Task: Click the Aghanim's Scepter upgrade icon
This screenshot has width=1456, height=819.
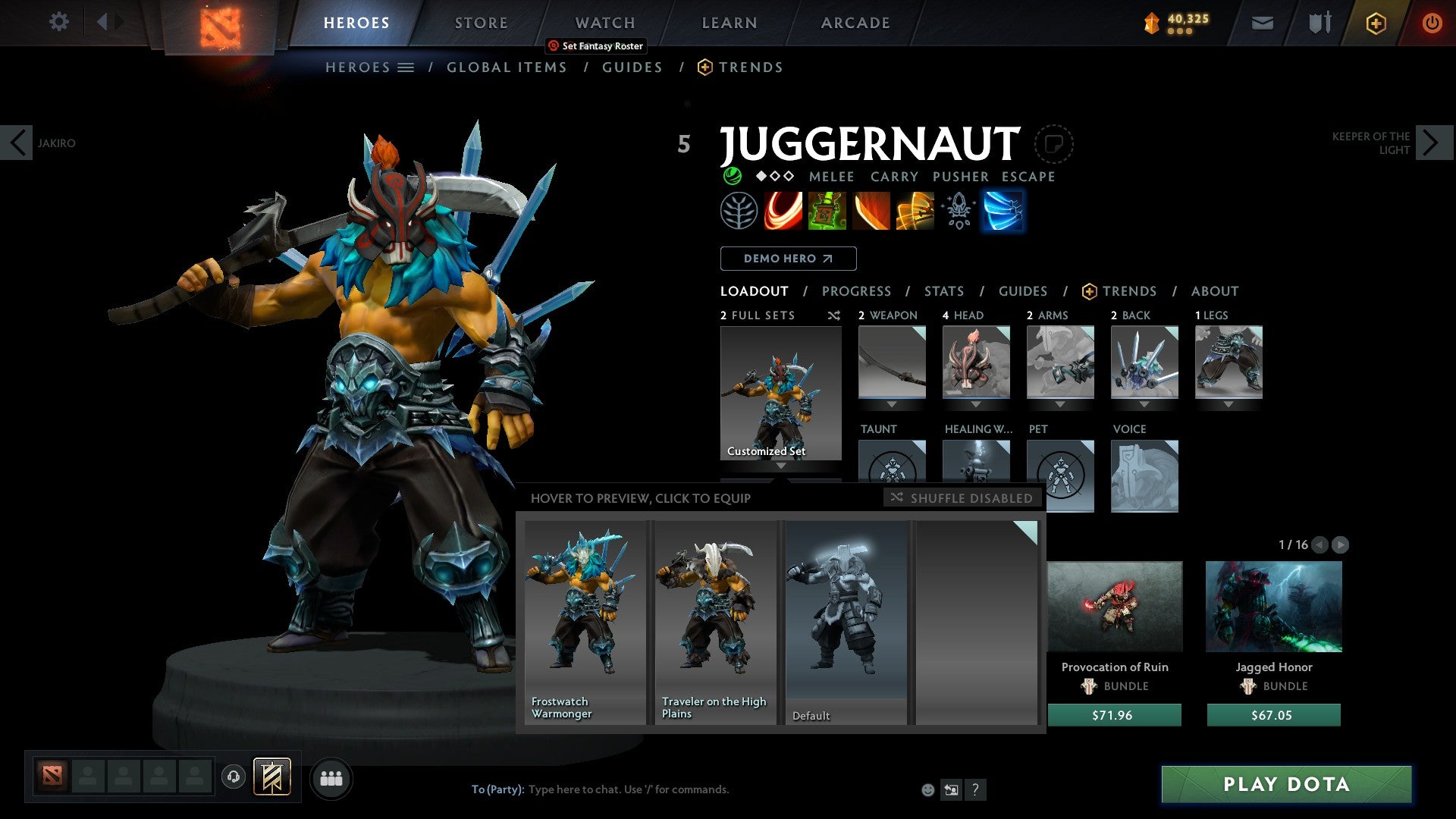Action: [x=958, y=211]
